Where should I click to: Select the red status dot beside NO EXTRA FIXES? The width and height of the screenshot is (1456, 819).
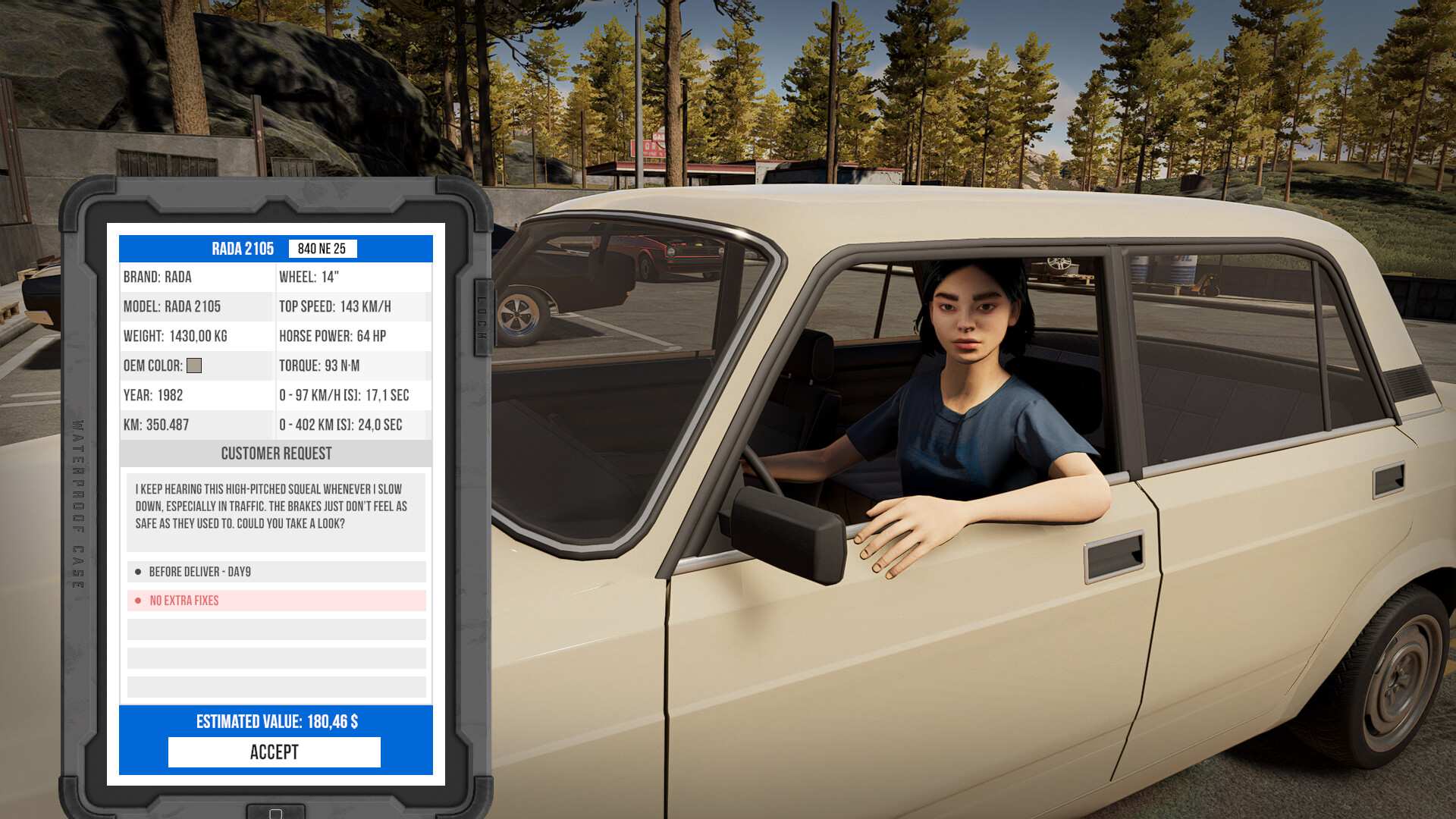(x=139, y=600)
